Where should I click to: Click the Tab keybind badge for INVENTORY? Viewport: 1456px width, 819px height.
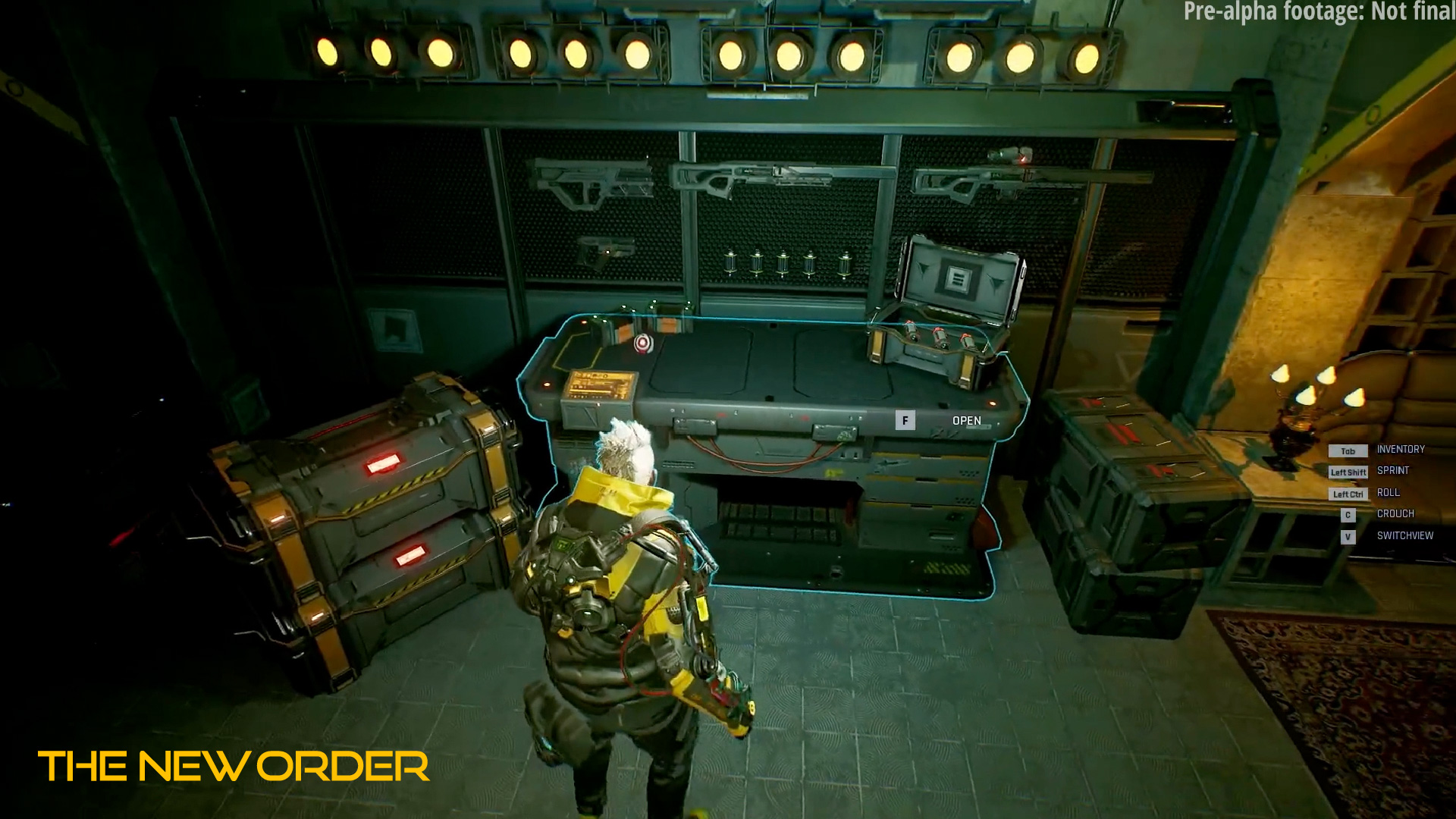tap(1348, 450)
